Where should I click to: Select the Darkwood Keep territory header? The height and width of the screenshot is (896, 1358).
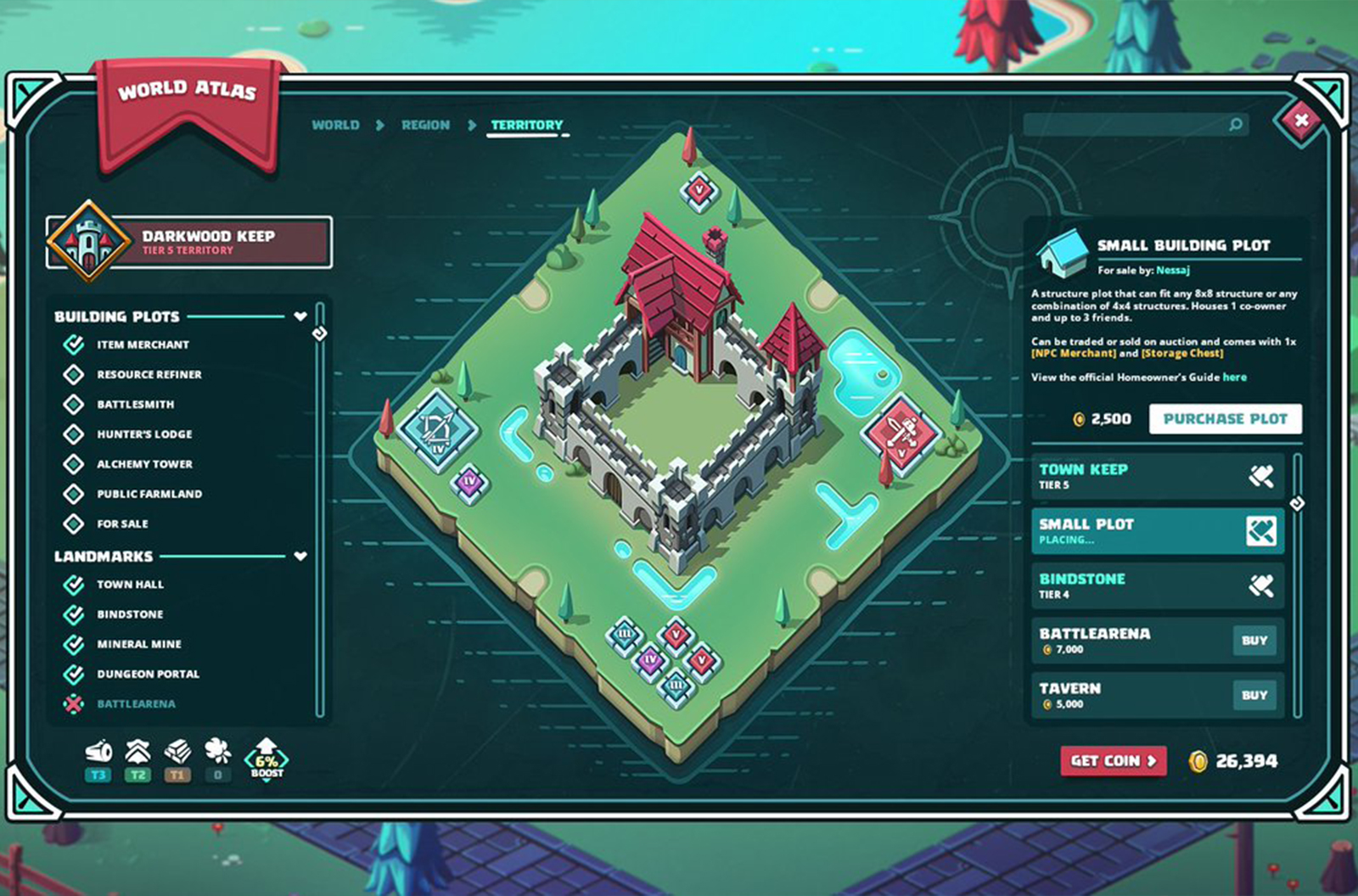tap(188, 243)
